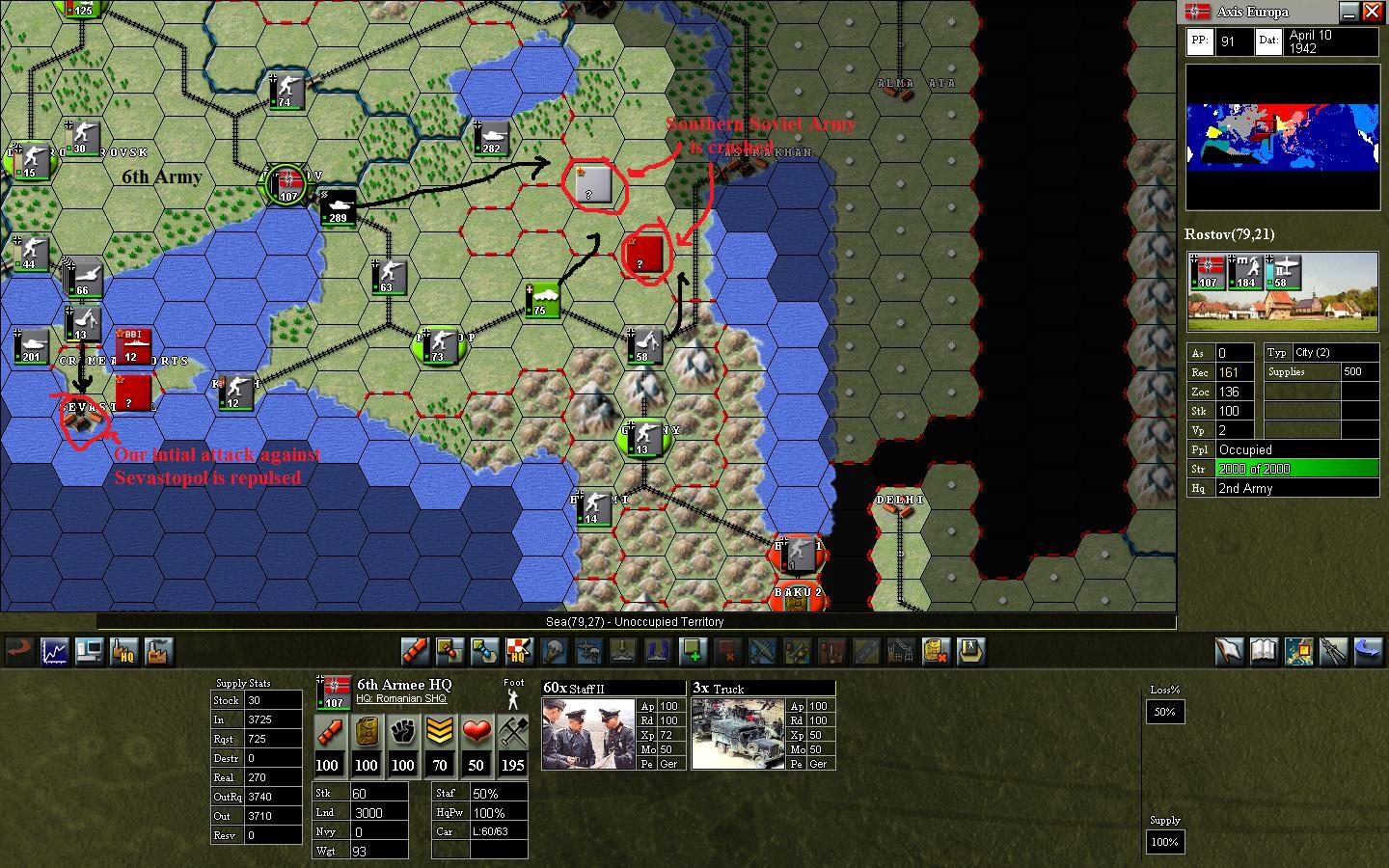Click the computer screen icon on toolbar
This screenshot has height=868, width=1389.
89,651
